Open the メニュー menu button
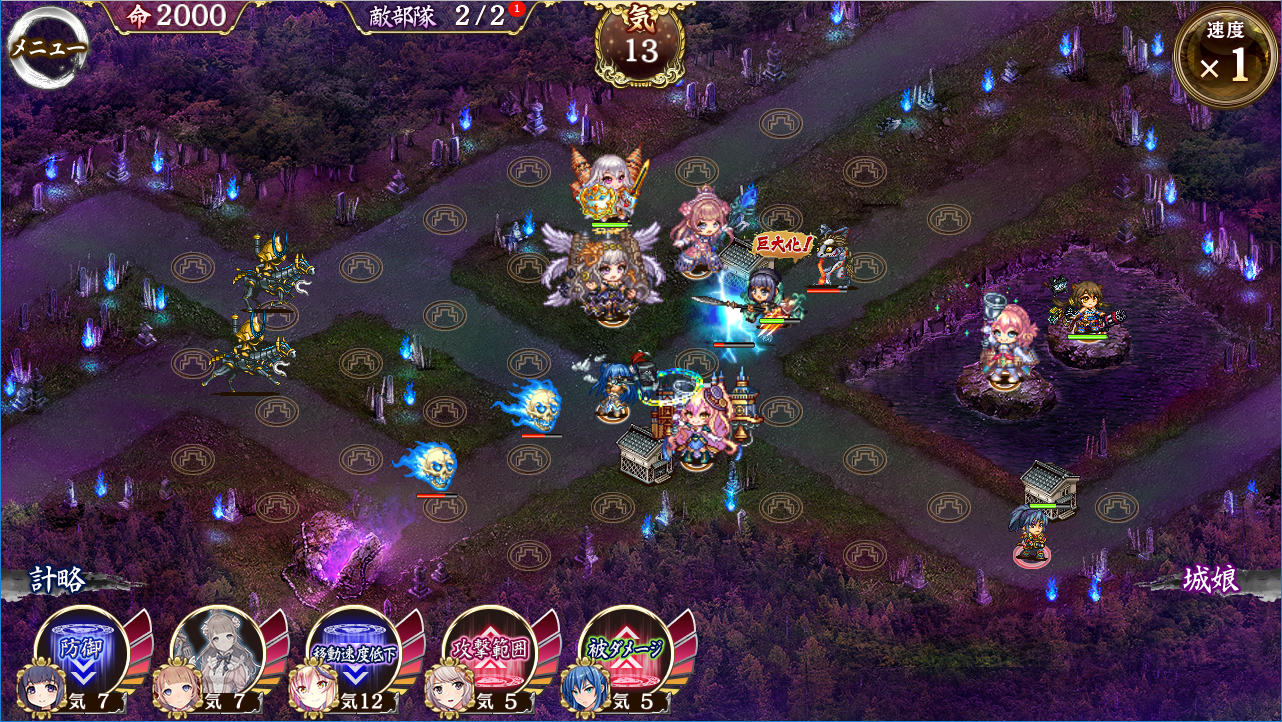Viewport: 1282px width, 722px height. pos(47,48)
